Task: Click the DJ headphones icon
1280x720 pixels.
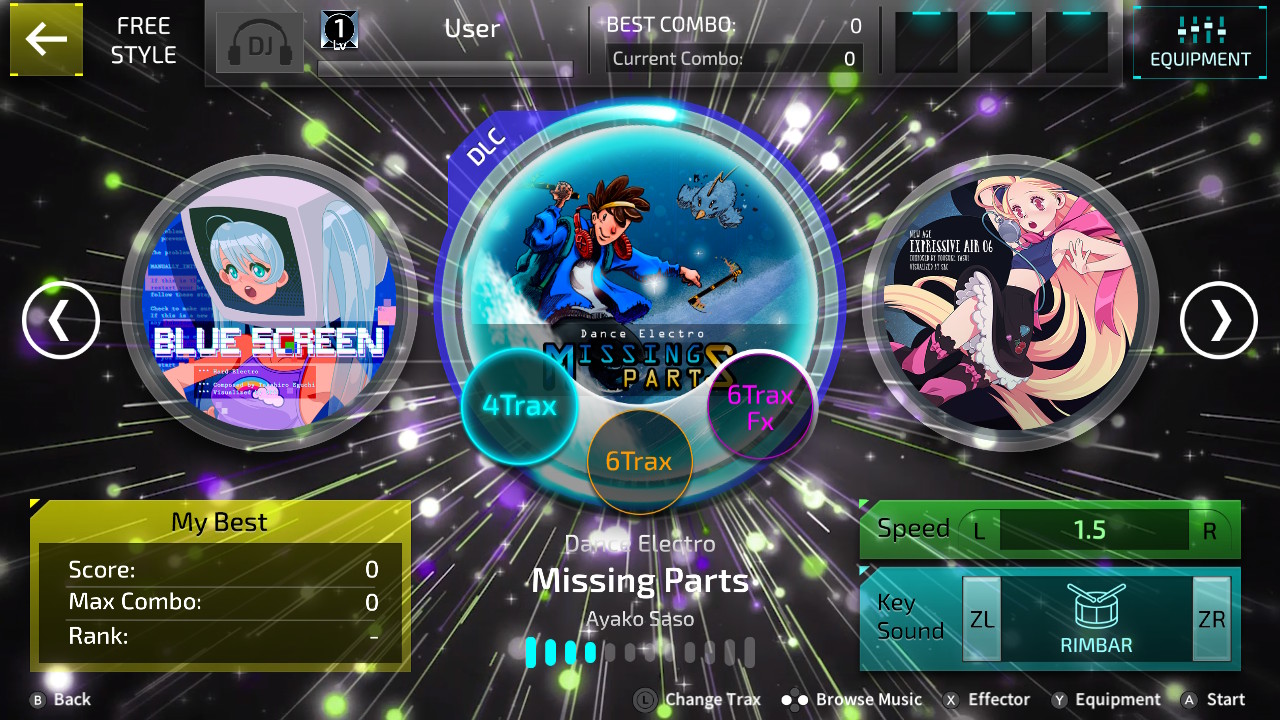Action: [258, 40]
